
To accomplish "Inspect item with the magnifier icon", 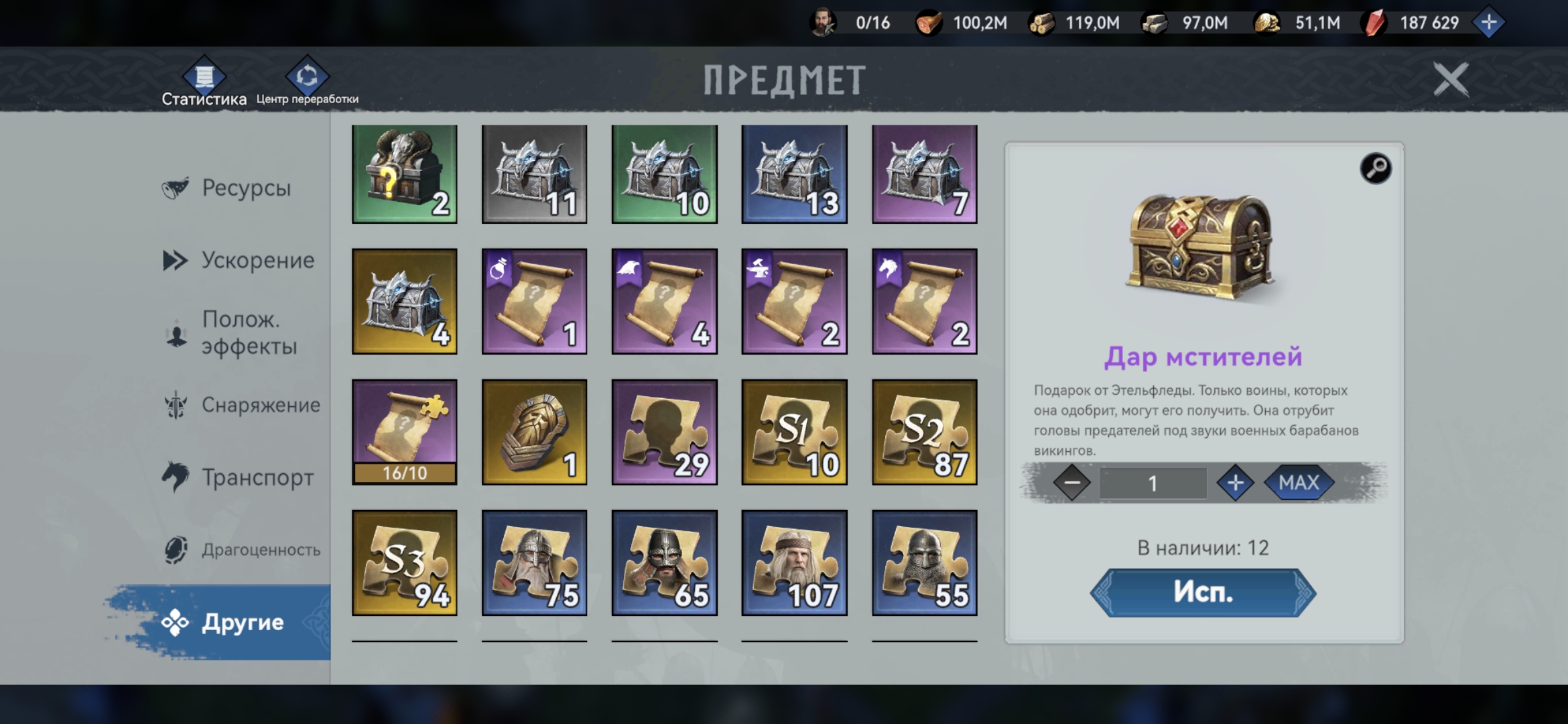I will 1375,168.
